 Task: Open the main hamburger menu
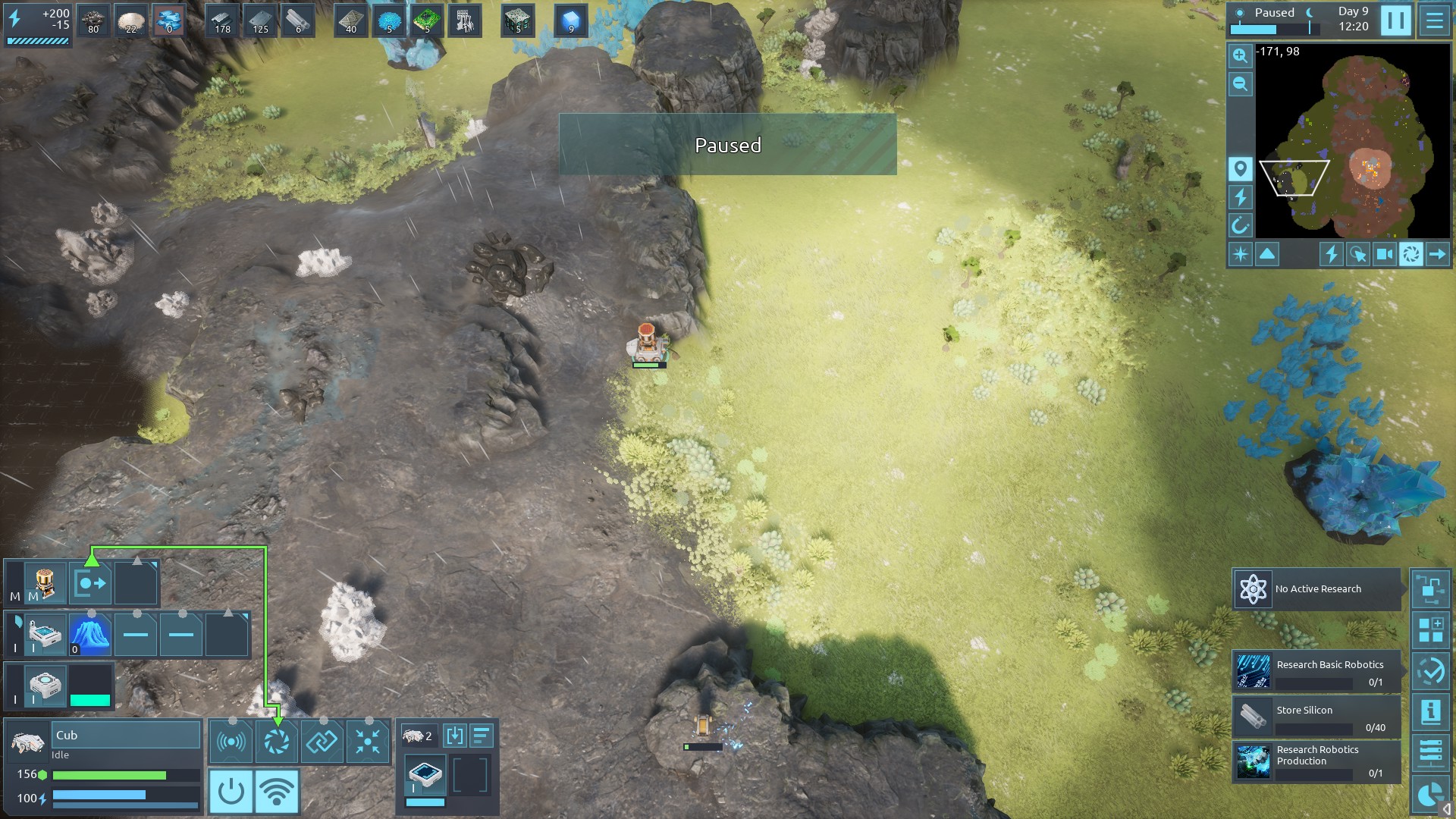tap(1434, 21)
